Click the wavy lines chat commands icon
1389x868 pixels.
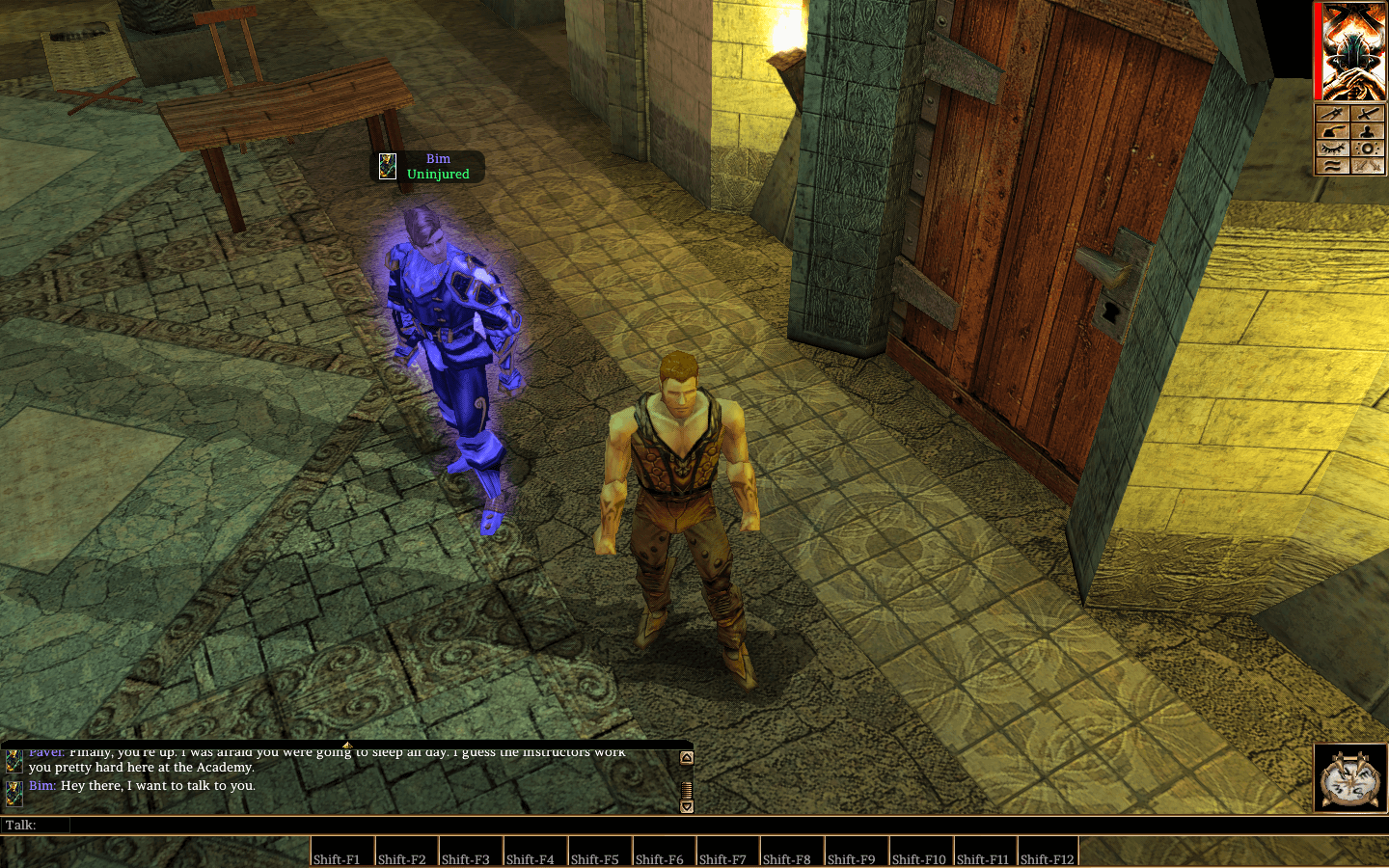click(x=1334, y=166)
